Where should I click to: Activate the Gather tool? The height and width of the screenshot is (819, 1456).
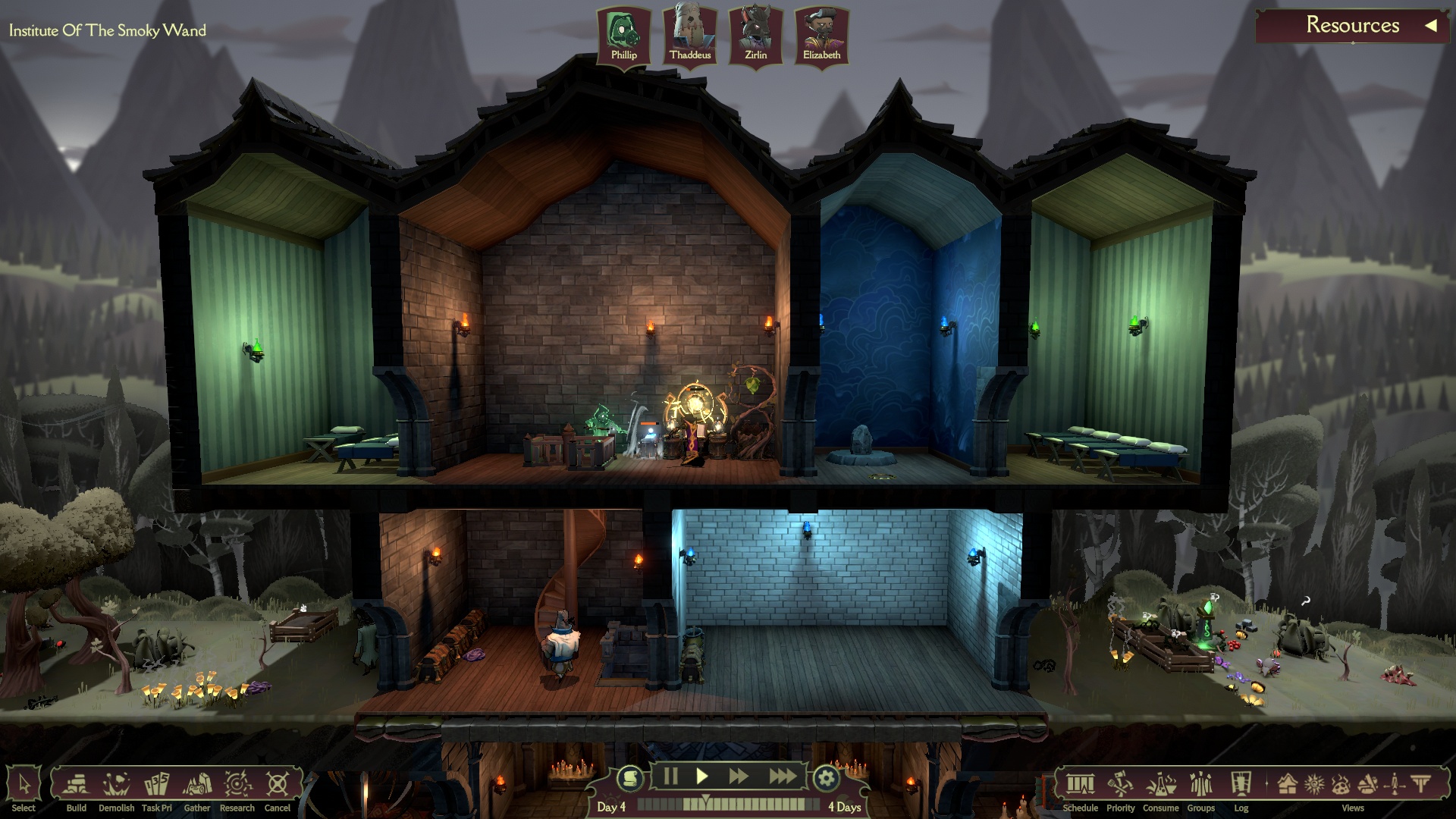click(197, 786)
